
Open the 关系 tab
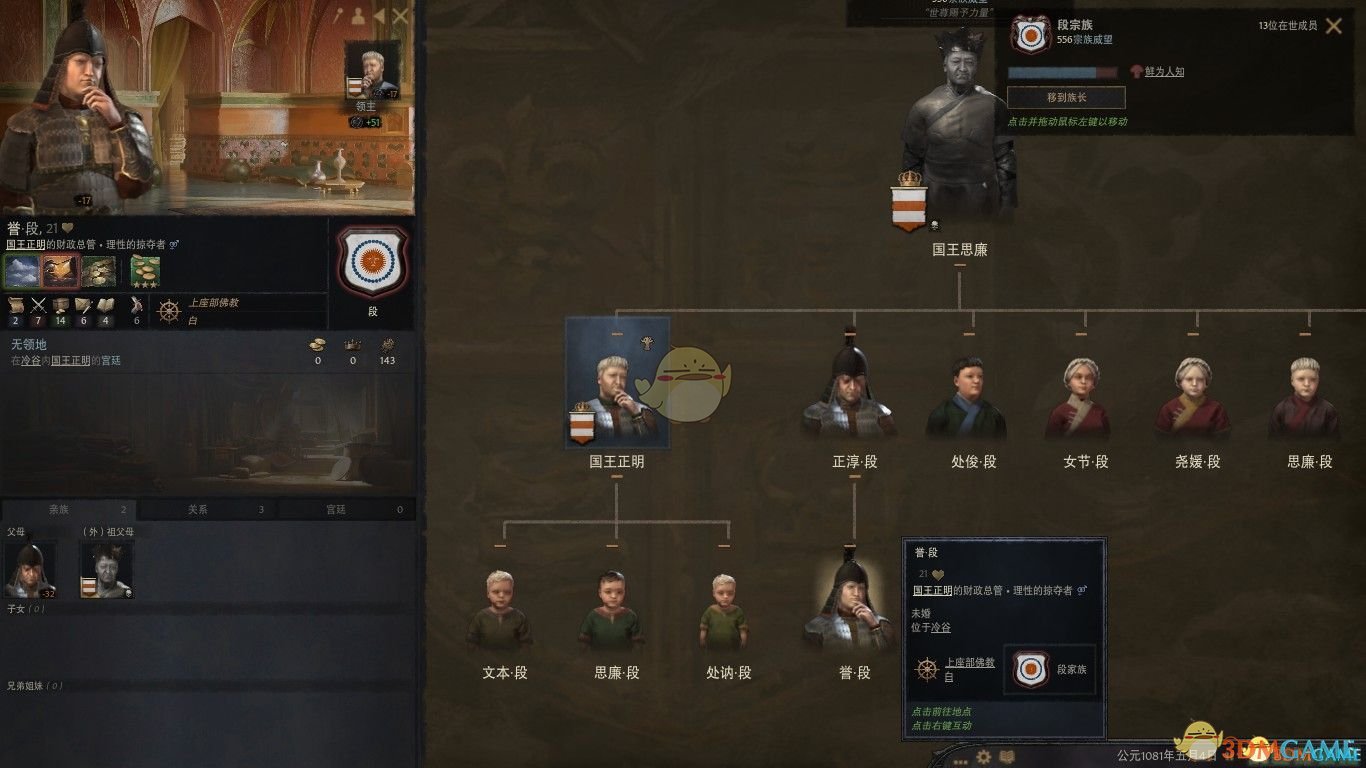click(x=198, y=509)
